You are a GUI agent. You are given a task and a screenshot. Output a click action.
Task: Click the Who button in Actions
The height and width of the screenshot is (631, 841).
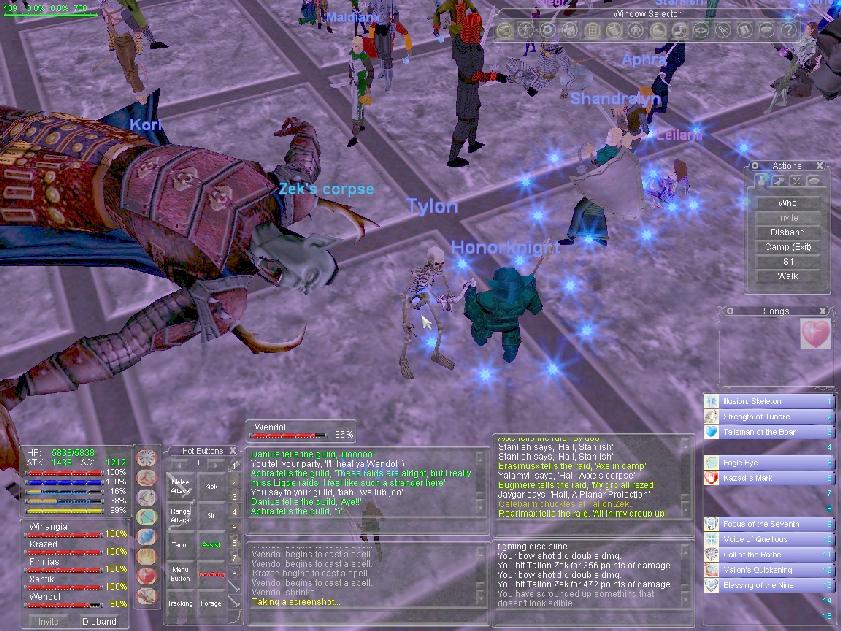tap(788, 203)
